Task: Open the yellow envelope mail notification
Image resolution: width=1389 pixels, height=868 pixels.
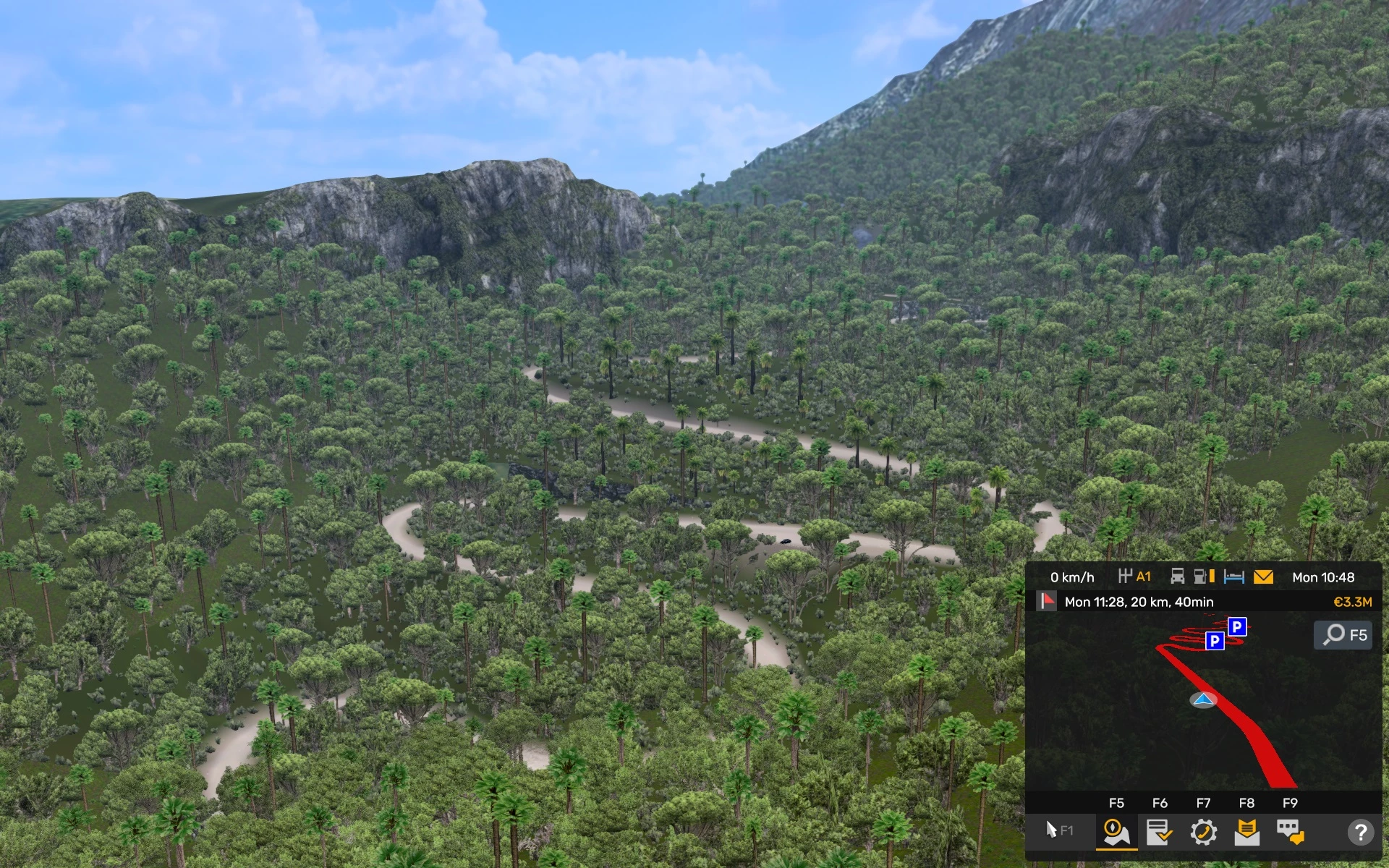Action: pos(1263,576)
